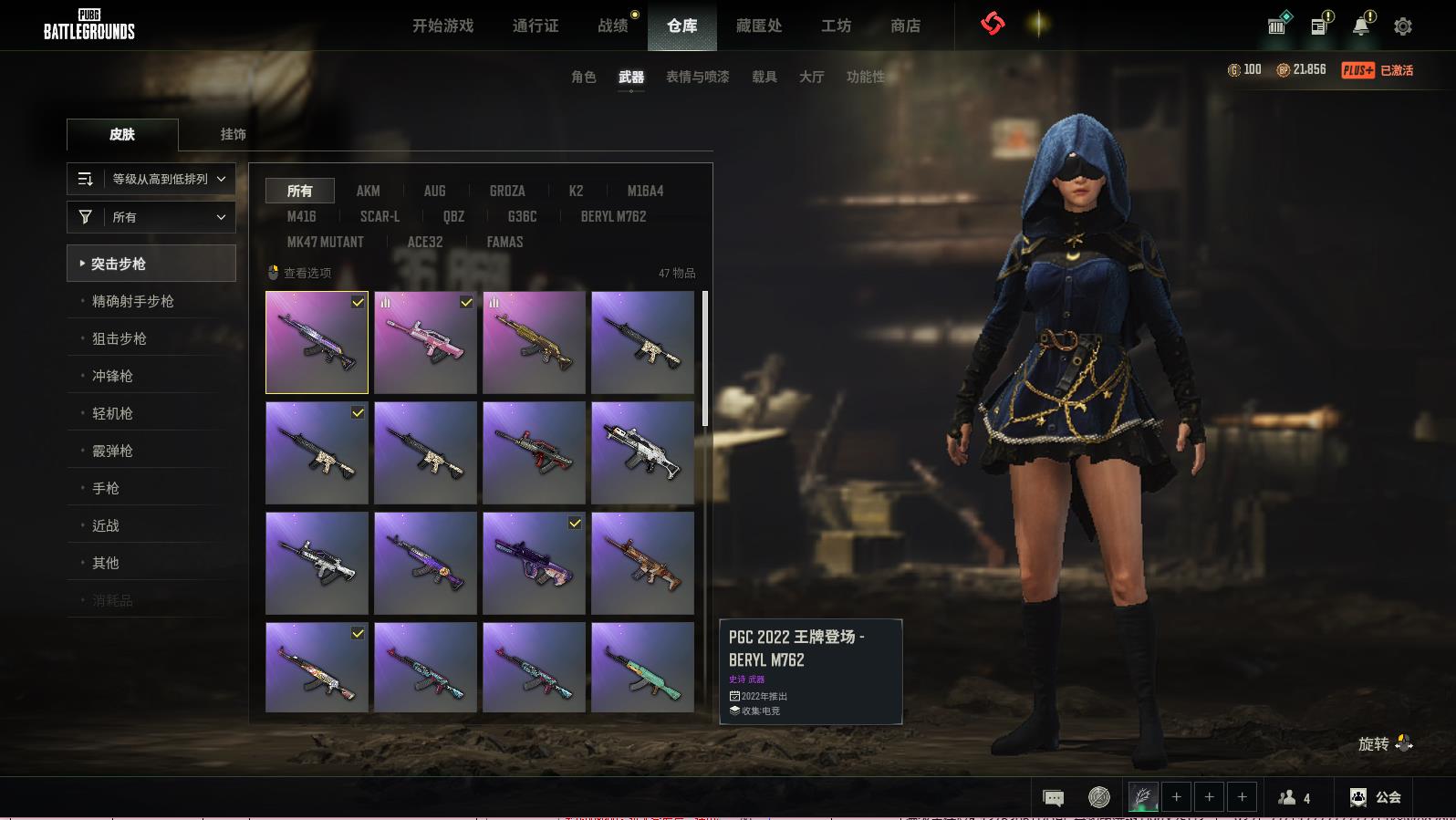Viewport: 1456px width, 820px height.
Task: Switch to the 工坊 section
Action: [x=836, y=26]
